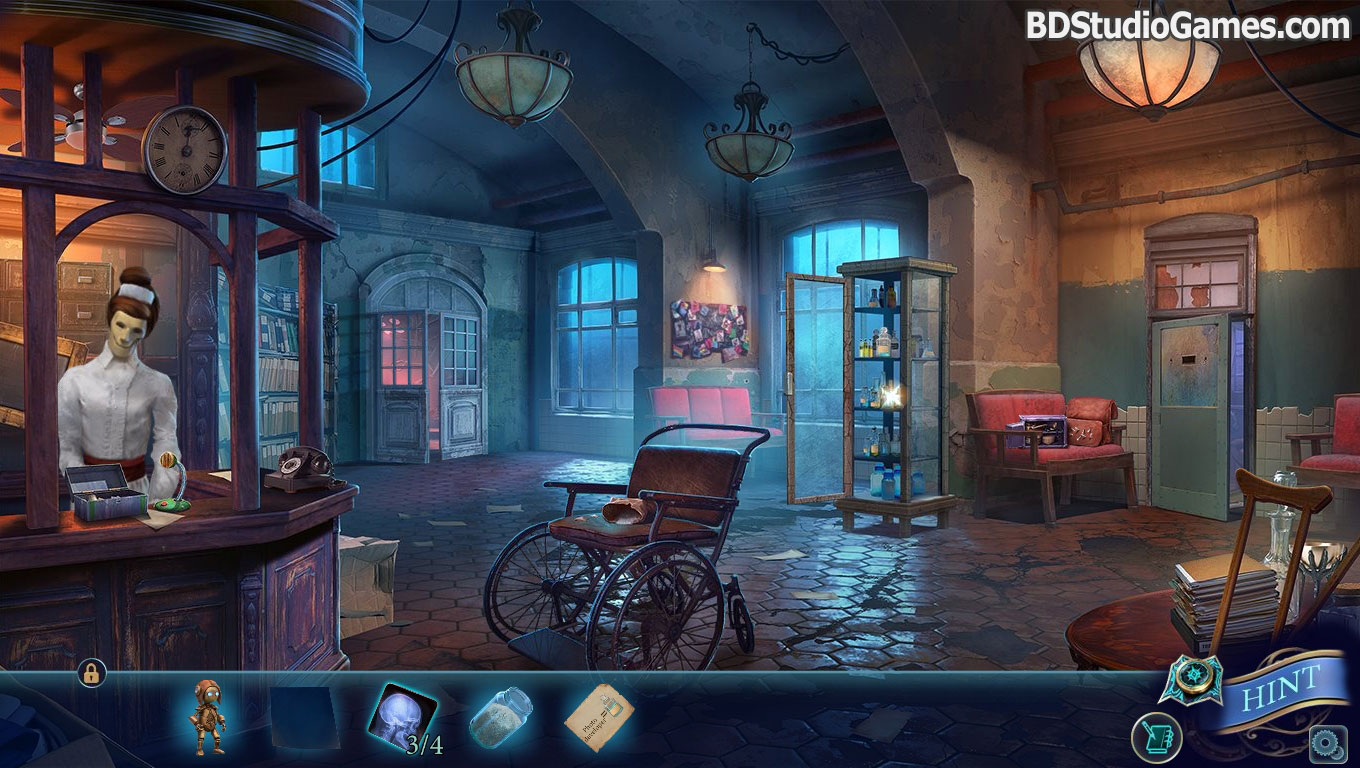Select the dark blue sheet inventory item
Screen dimensions: 1360x768
pos(303,716)
